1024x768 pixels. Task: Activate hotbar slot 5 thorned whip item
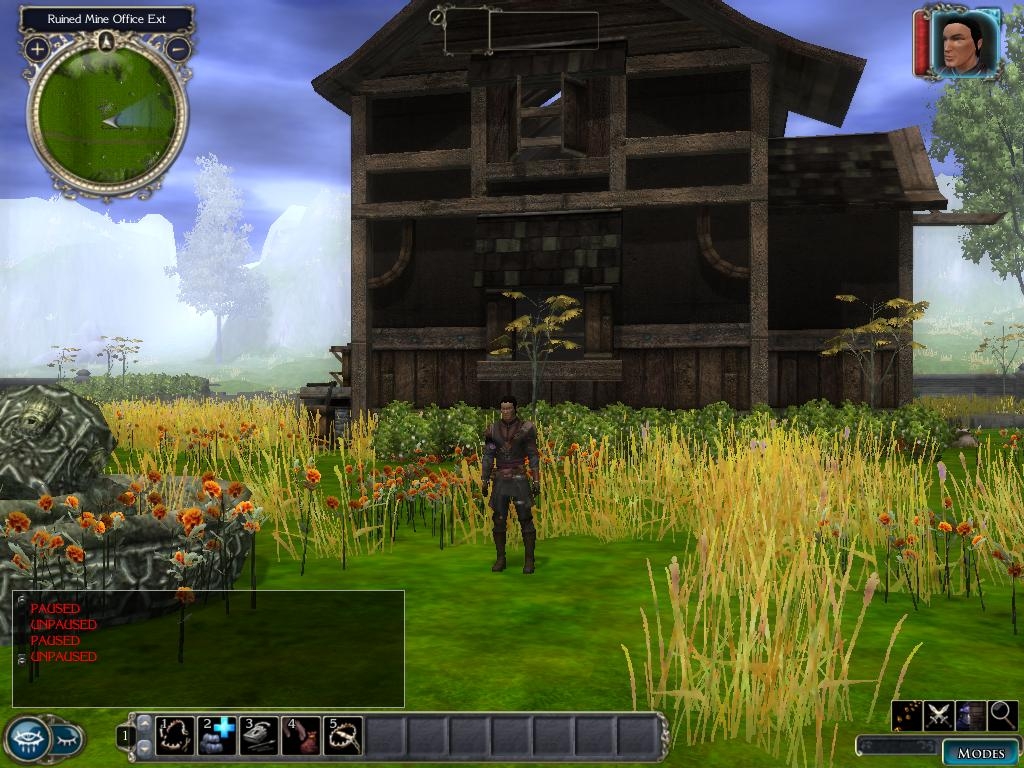(343, 736)
